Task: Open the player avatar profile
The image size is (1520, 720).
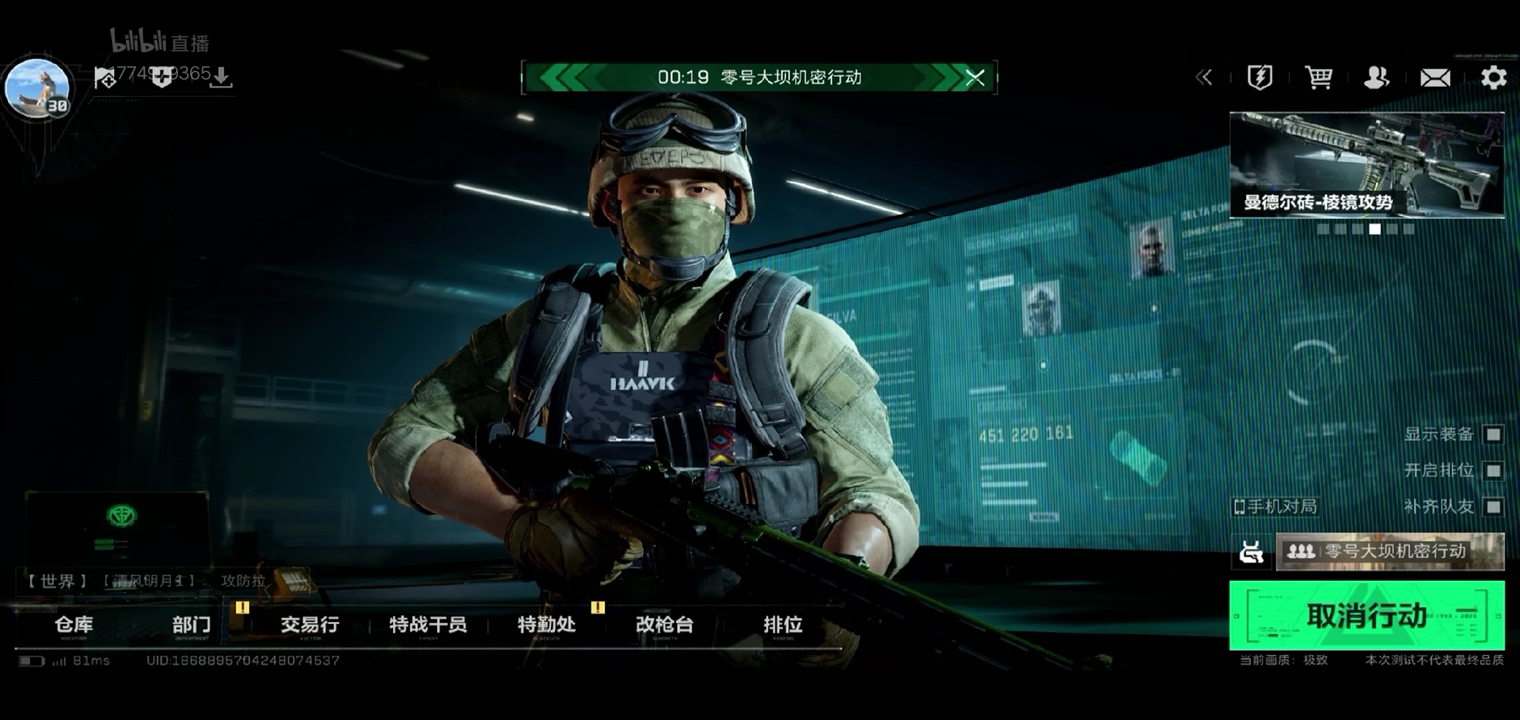Action: pyautogui.click(x=37, y=88)
